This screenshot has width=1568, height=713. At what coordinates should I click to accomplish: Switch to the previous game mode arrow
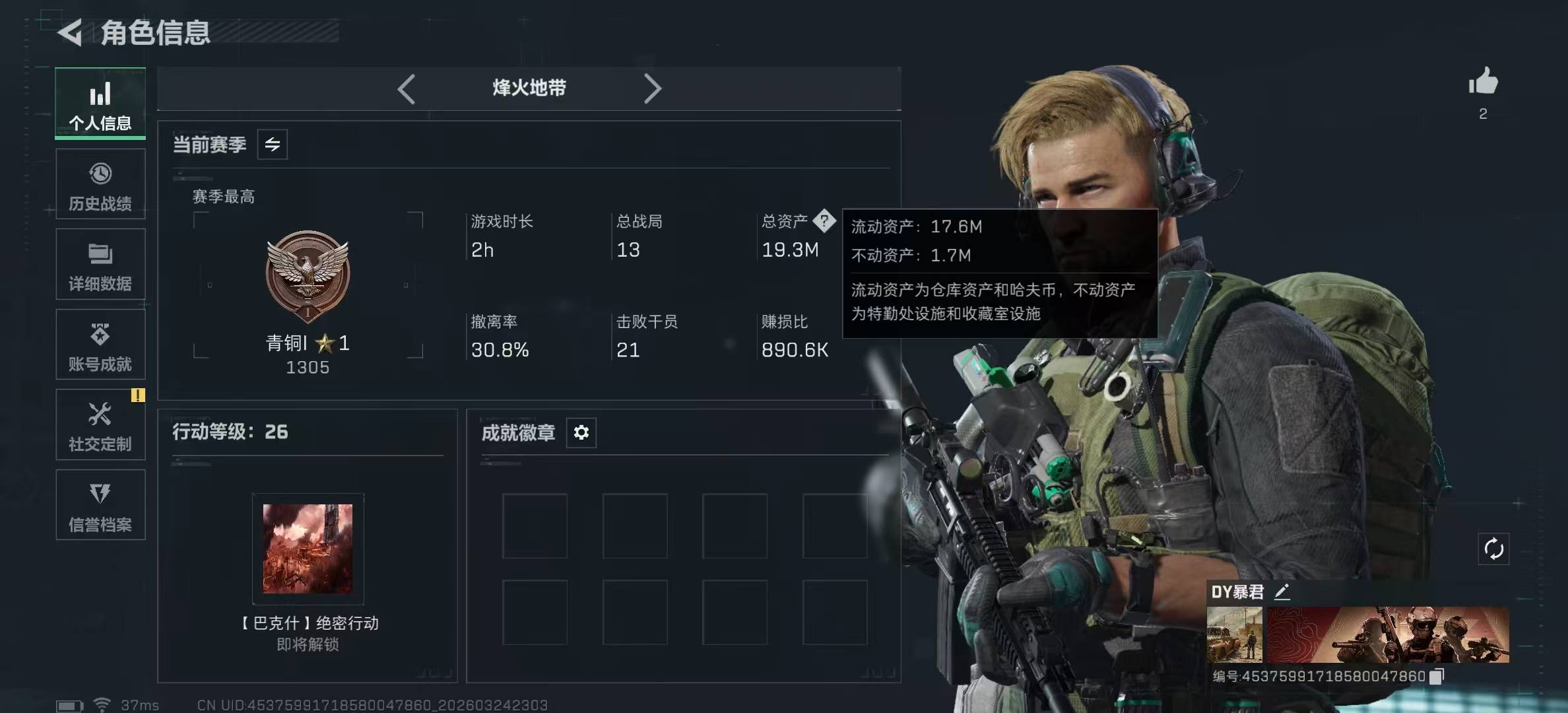point(407,89)
